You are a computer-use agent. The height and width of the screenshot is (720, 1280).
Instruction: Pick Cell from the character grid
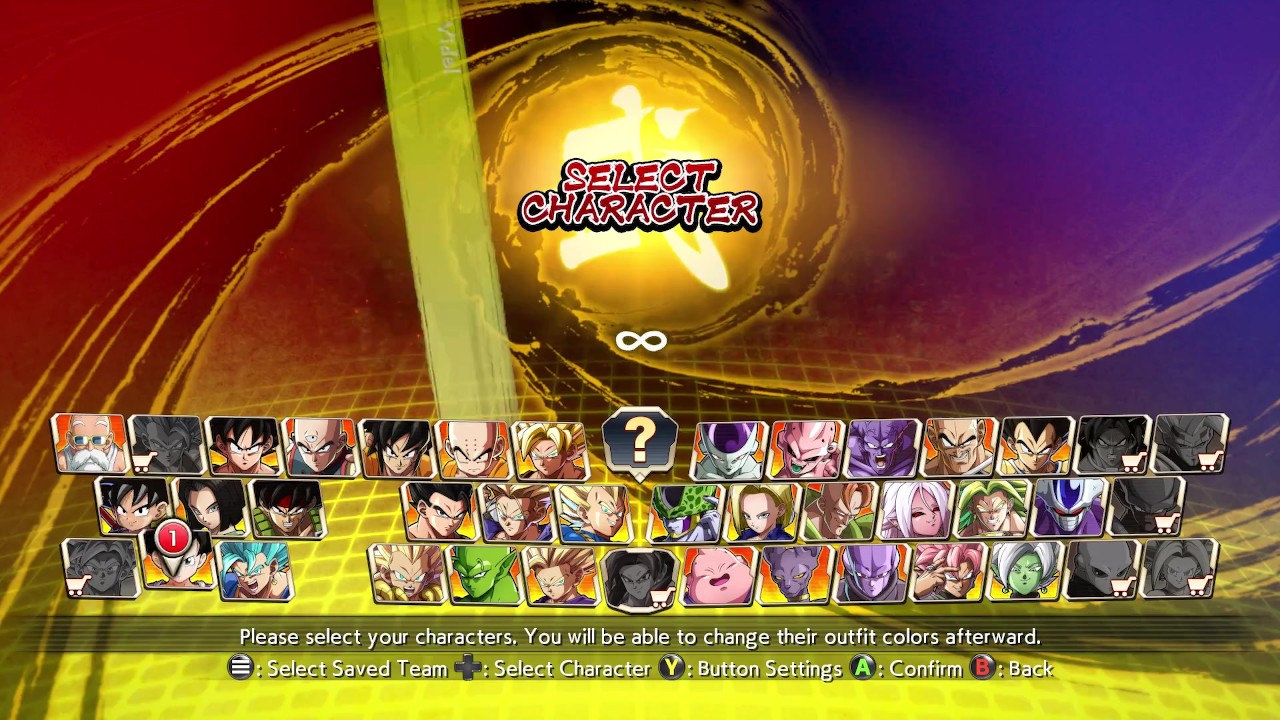tap(686, 512)
